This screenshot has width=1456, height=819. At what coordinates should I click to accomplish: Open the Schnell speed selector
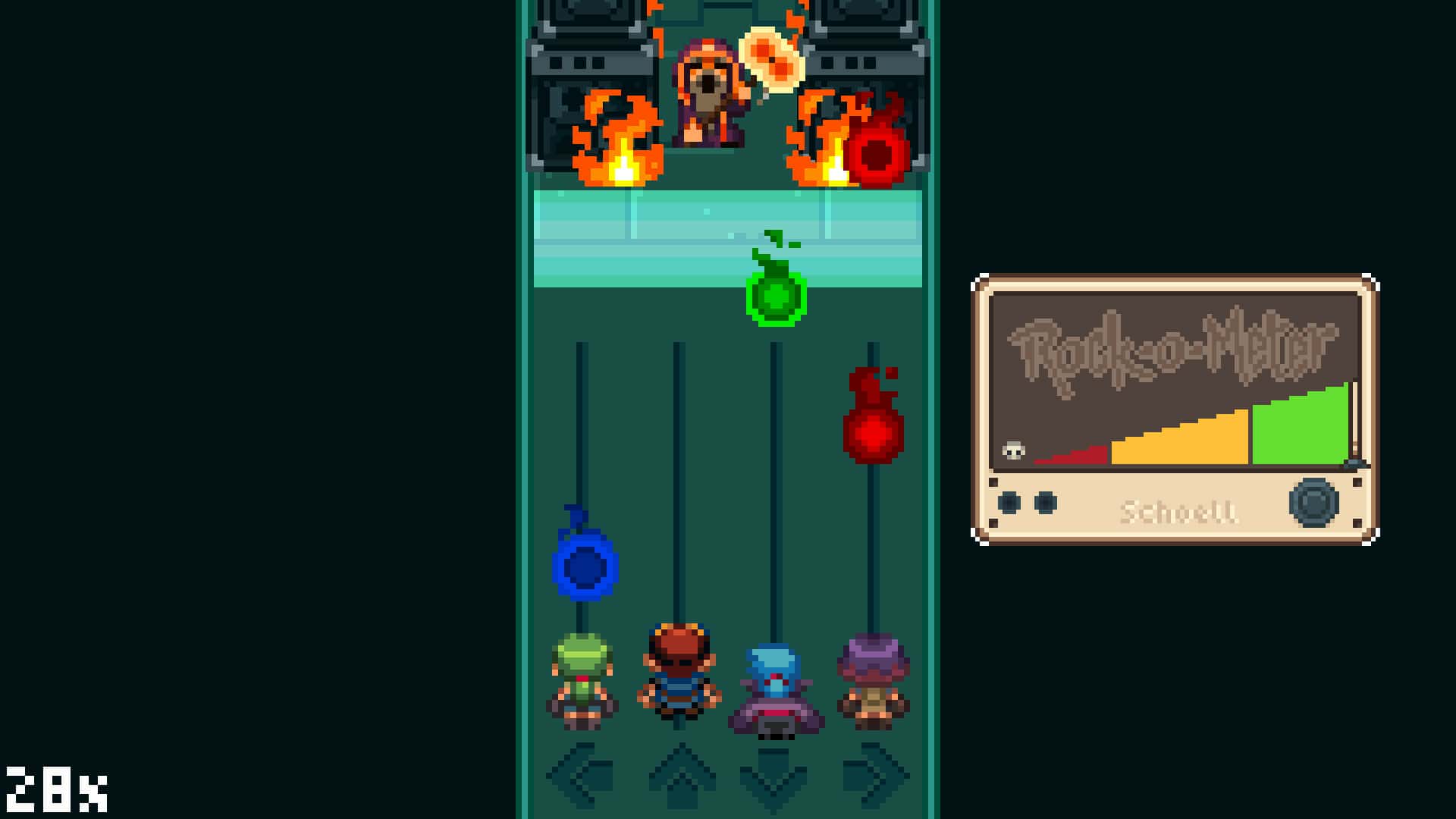click(x=1181, y=512)
